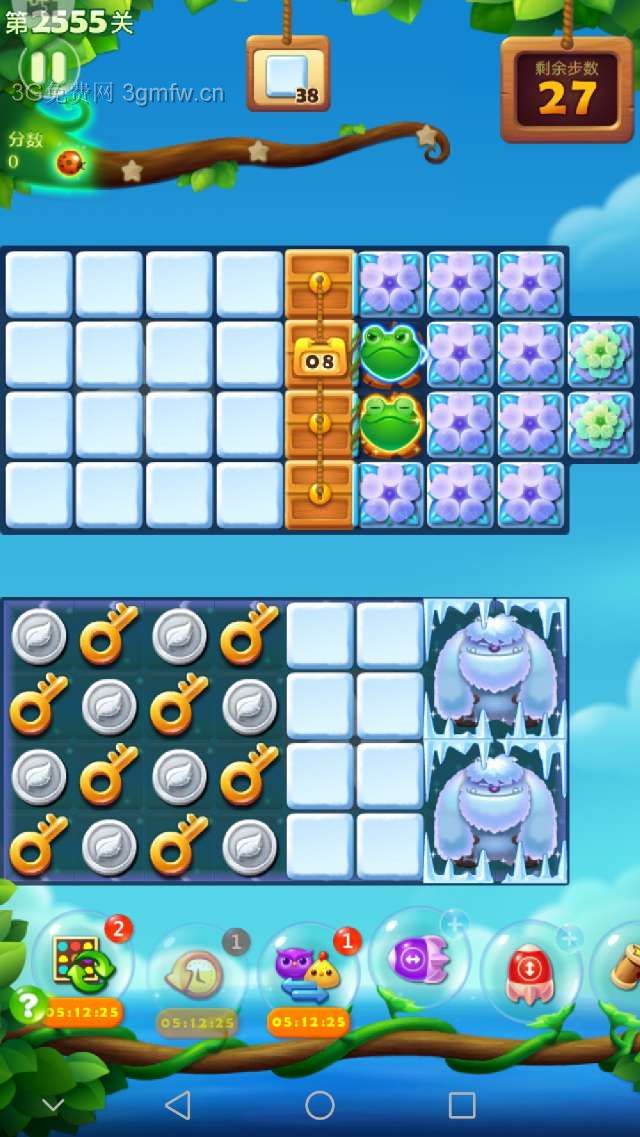The height and width of the screenshot is (1137, 640).
Task: Select the partly cut-off booster bubble at the right edge
Action: [x=620, y=965]
